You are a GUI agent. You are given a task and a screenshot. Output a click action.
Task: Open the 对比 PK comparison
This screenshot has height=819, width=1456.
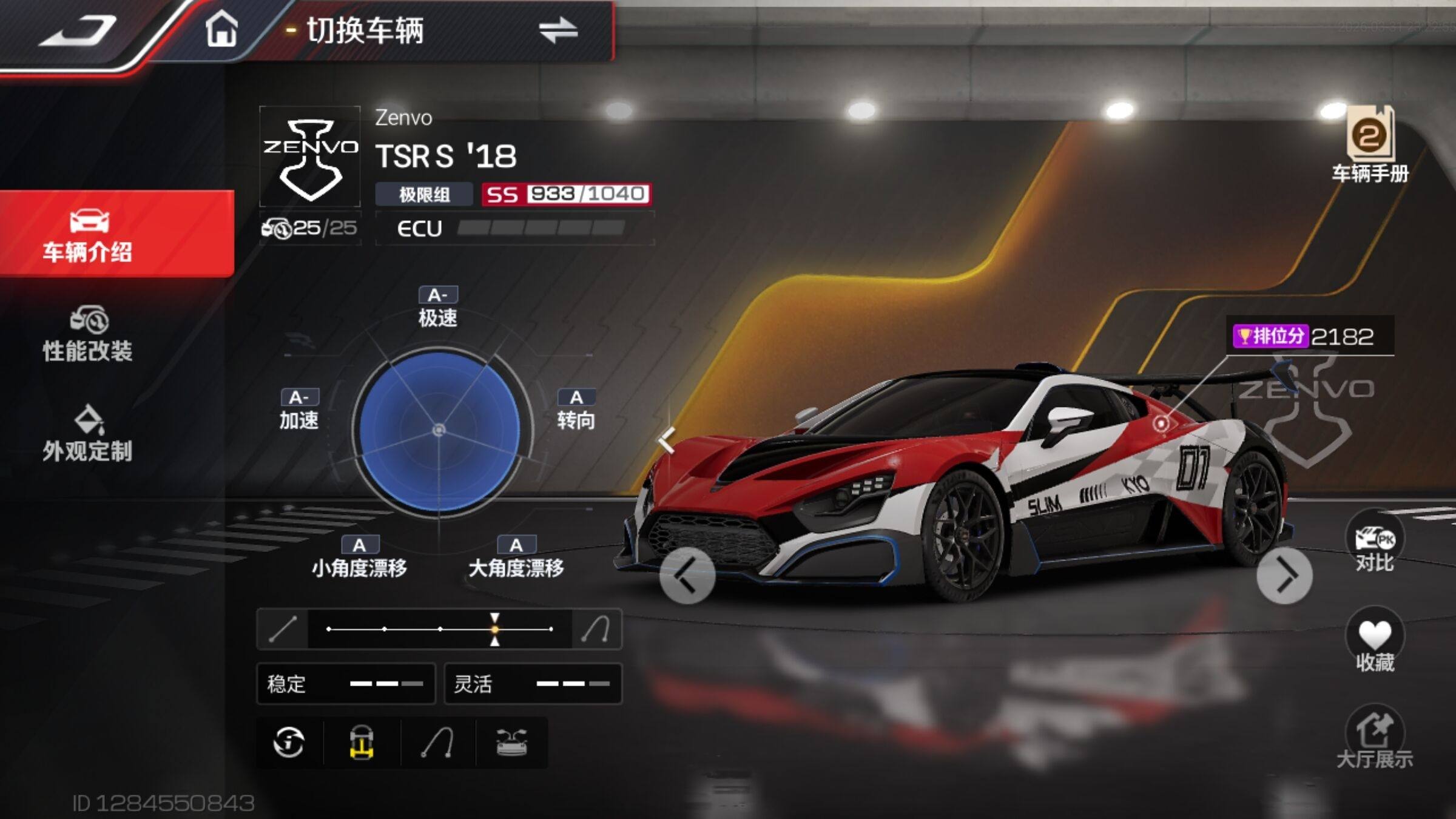pos(1375,544)
